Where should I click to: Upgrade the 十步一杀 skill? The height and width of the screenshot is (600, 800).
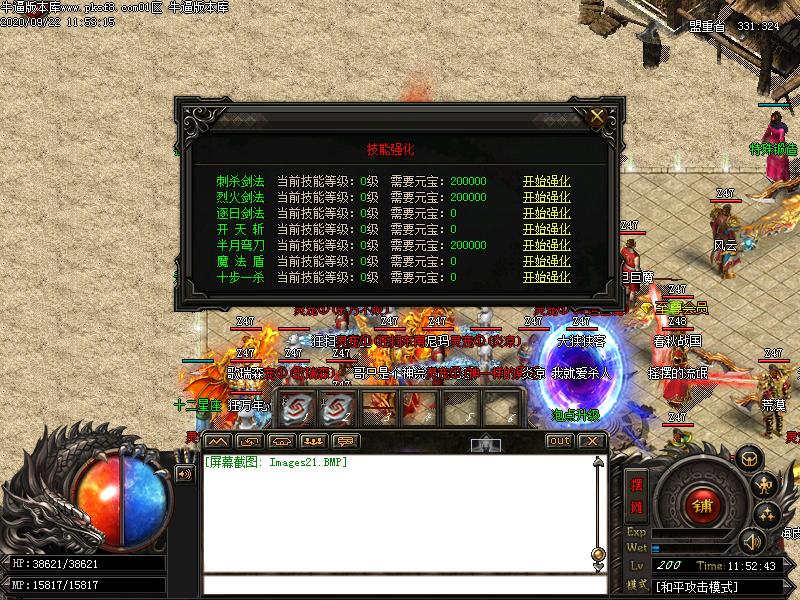[x=546, y=277]
